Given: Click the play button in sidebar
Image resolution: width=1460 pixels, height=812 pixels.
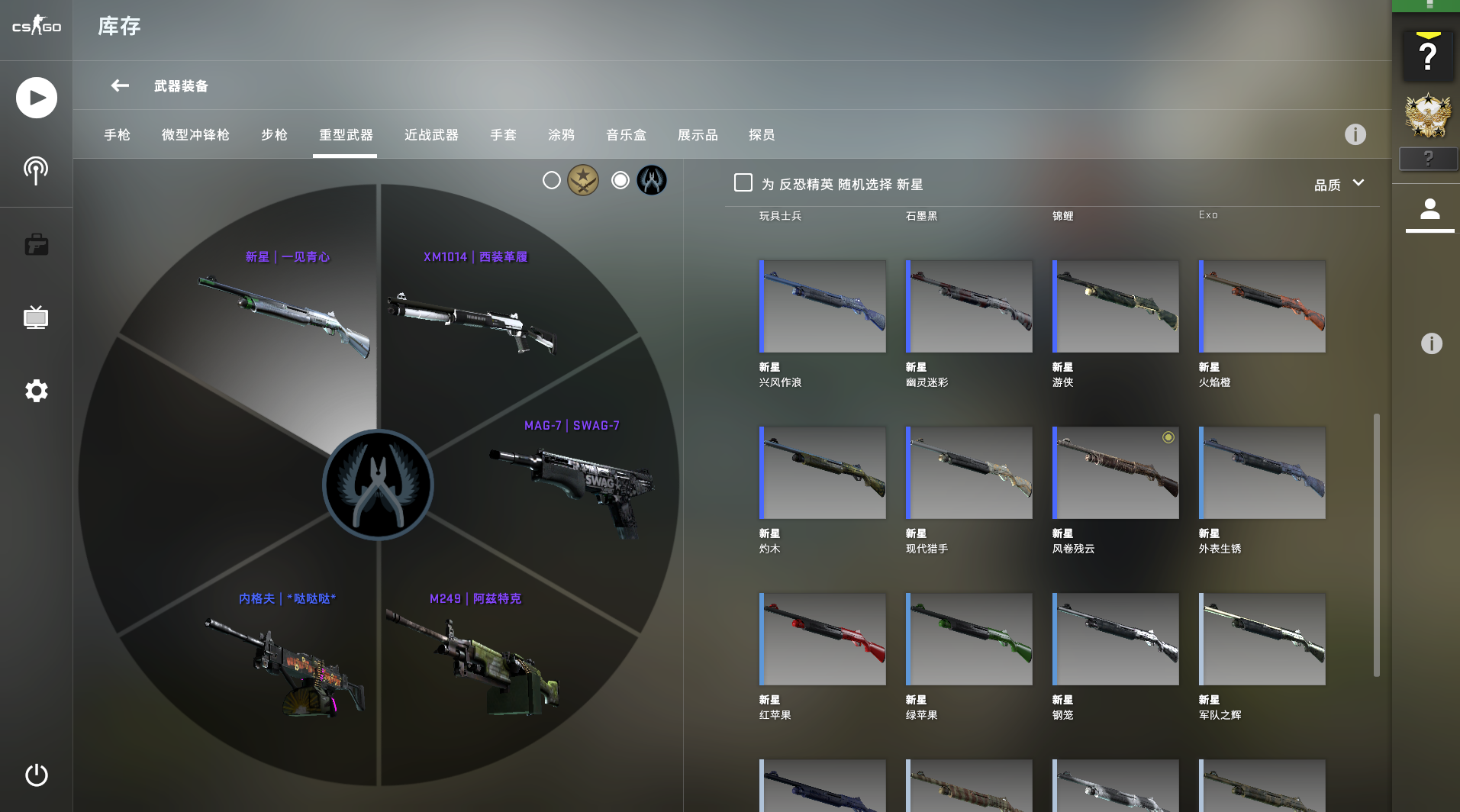Looking at the screenshot, I should click(37, 98).
